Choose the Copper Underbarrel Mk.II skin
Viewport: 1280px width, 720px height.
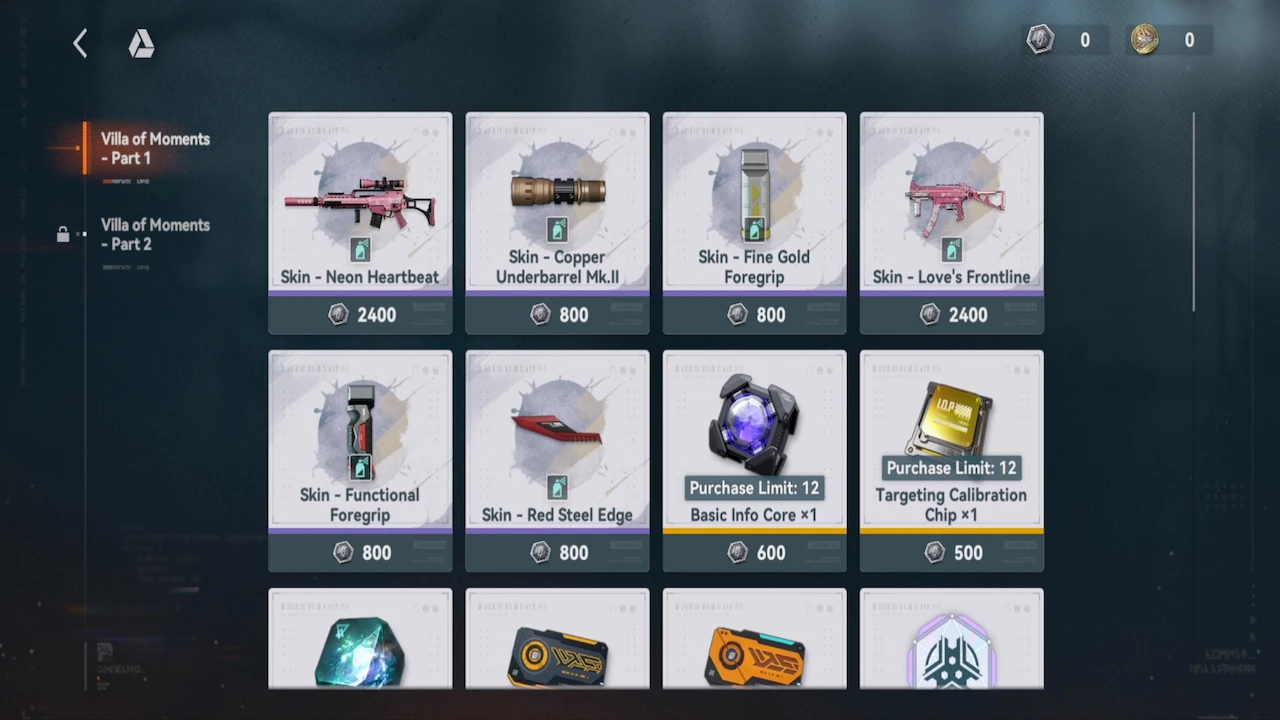coord(557,222)
